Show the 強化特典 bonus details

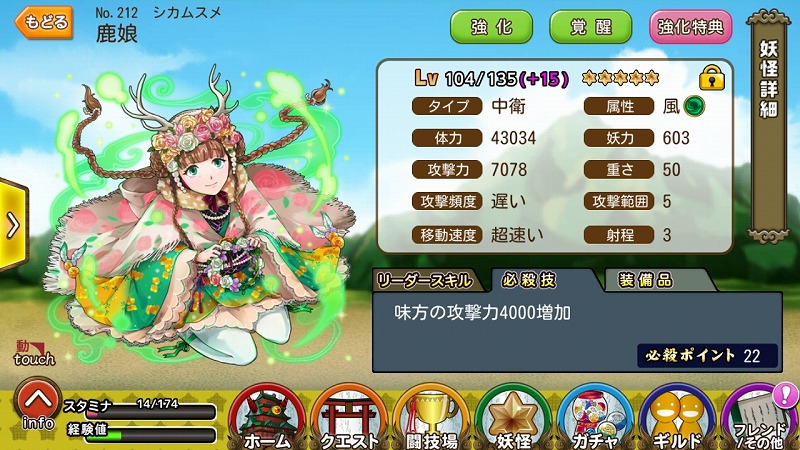coord(690,27)
